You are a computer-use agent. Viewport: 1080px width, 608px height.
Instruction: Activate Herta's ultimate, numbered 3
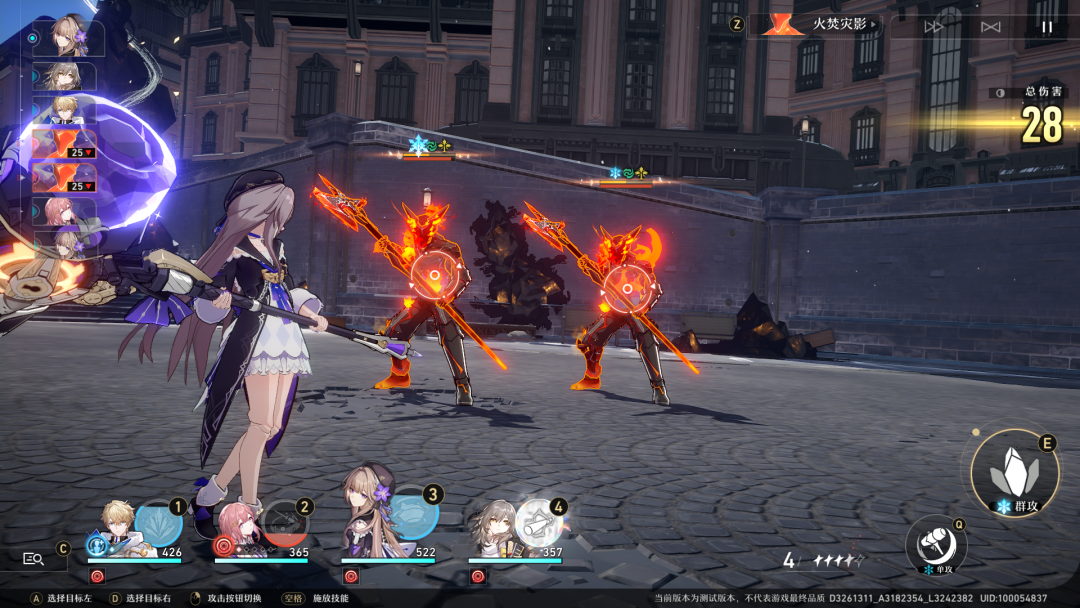[413, 512]
